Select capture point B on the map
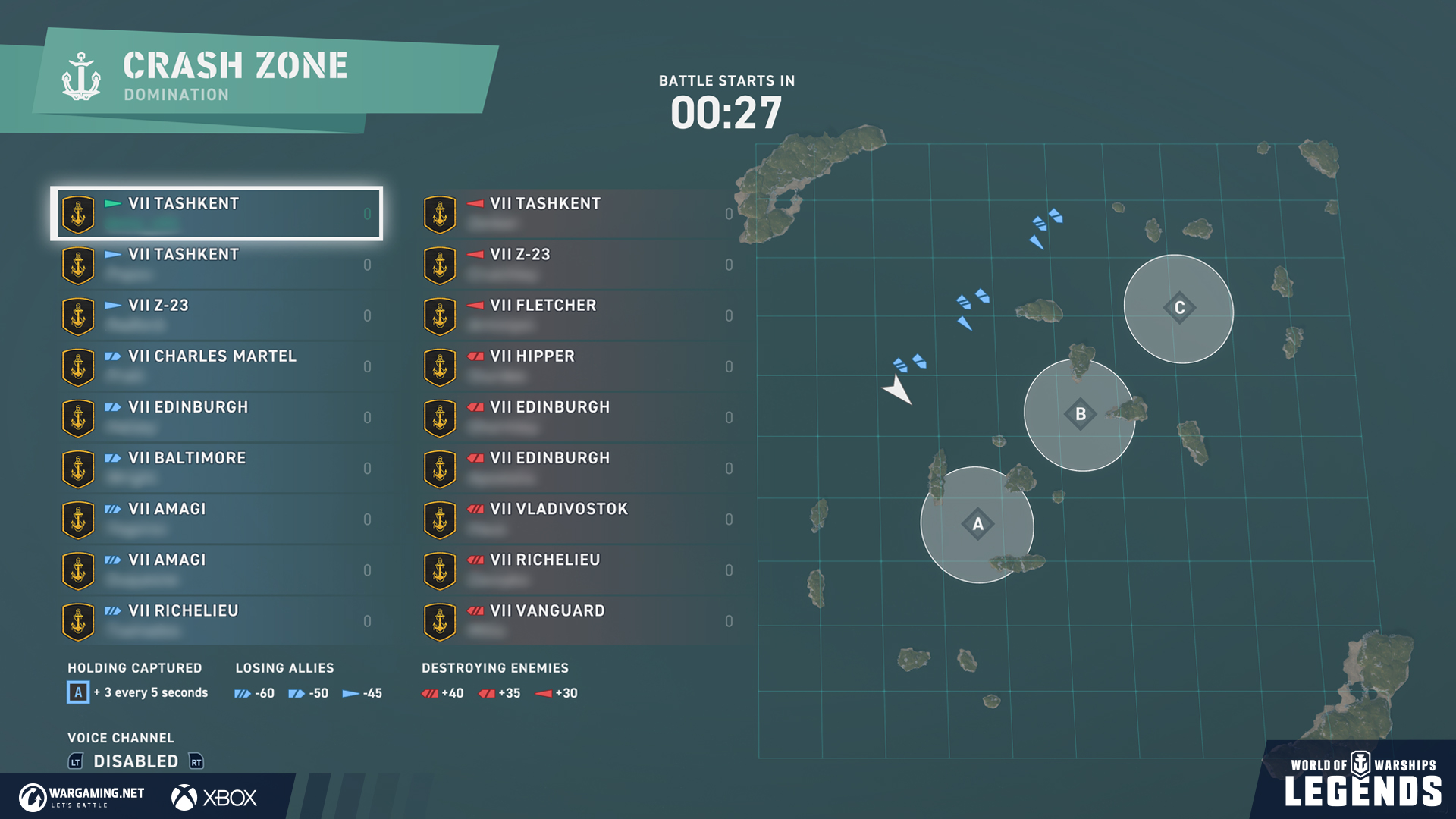1456x819 pixels. point(1080,414)
